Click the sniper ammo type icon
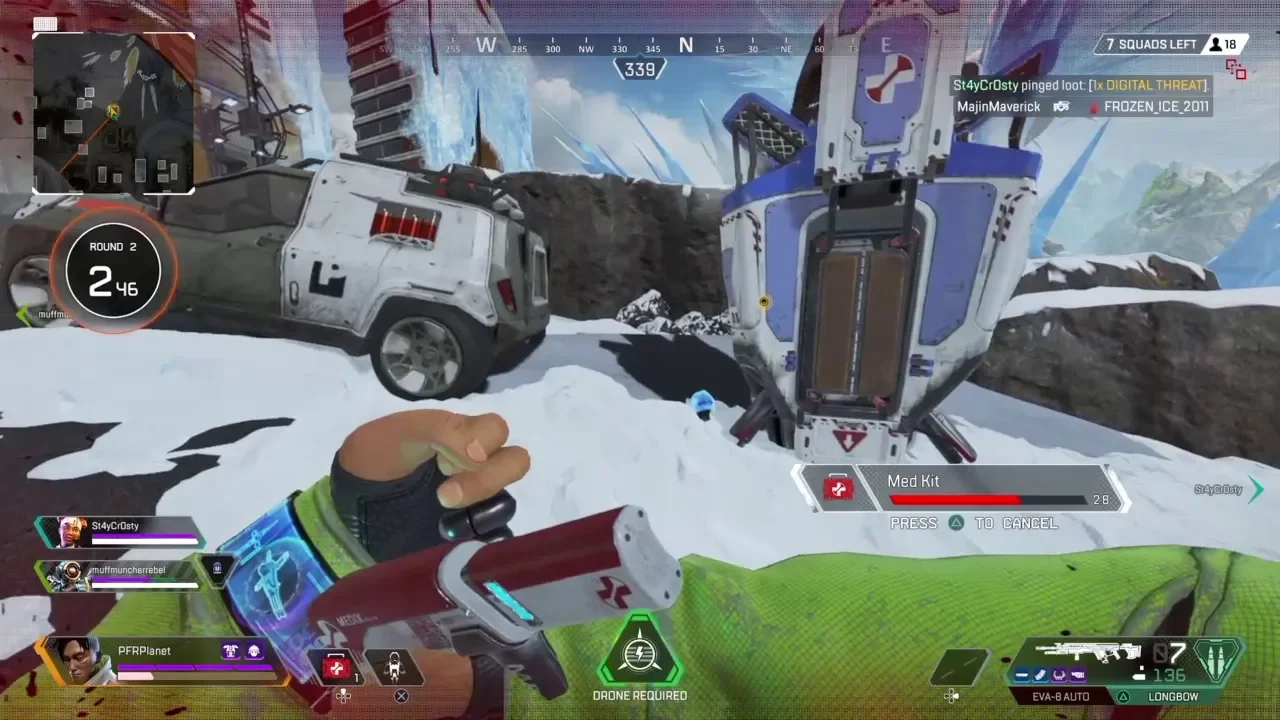Screen dimensions: 1280x720 1218,660
